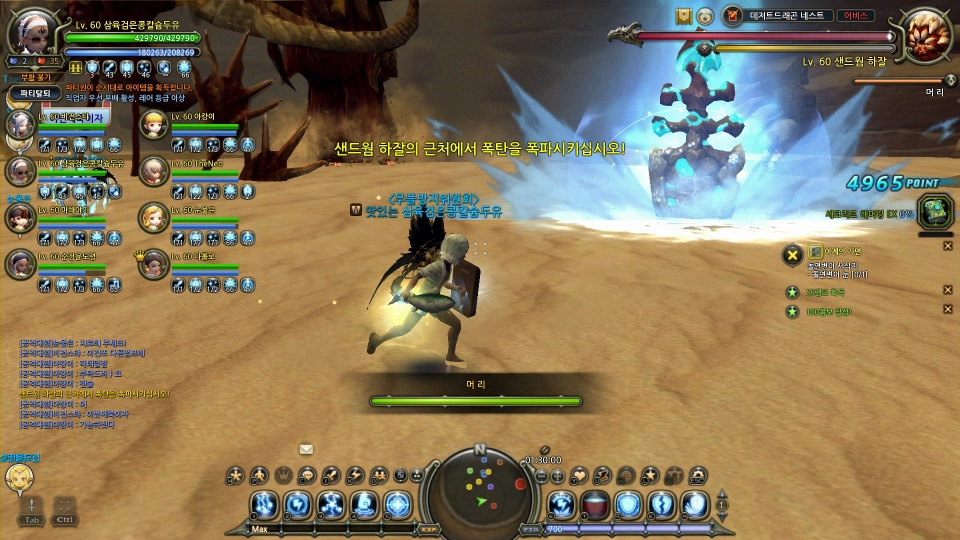The height and width of the screenshot is (540, 960).
Task: Click the yellow banner flag icon
Action: point(684,16)
